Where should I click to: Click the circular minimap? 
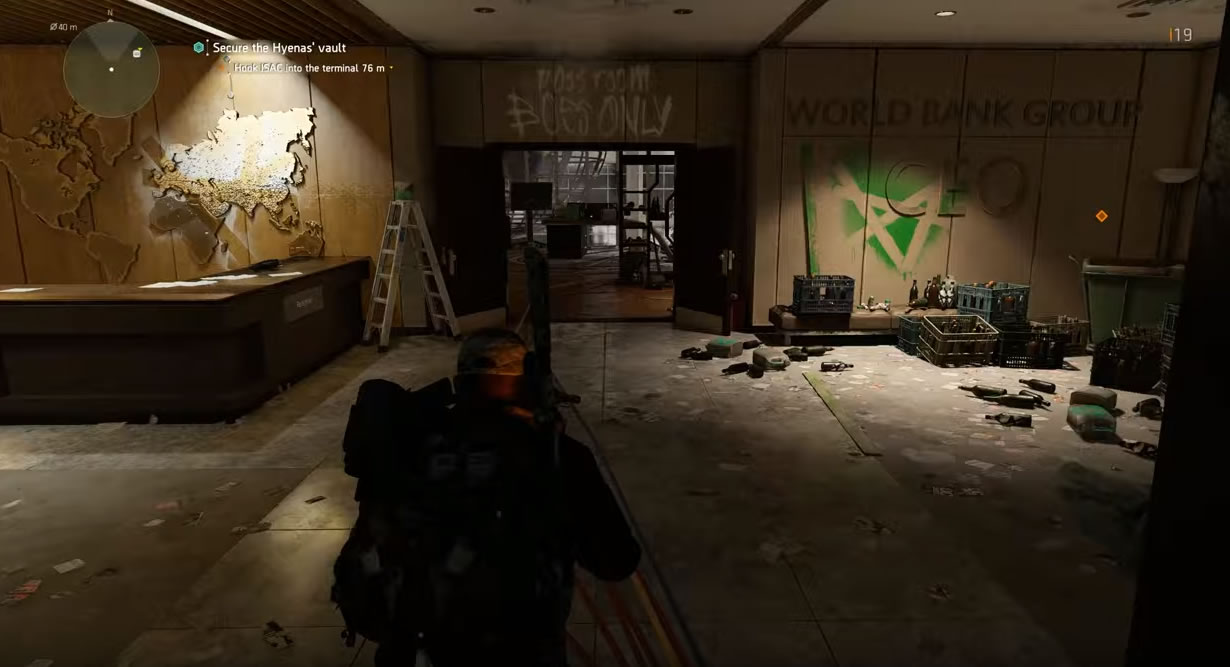coord(111,67)
